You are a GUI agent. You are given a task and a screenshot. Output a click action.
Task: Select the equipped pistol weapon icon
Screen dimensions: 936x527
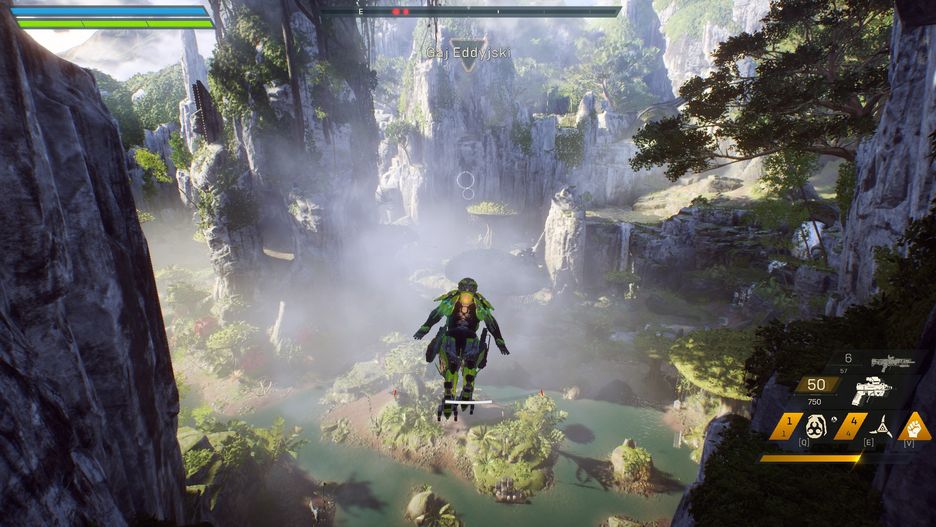pos(871,391)
